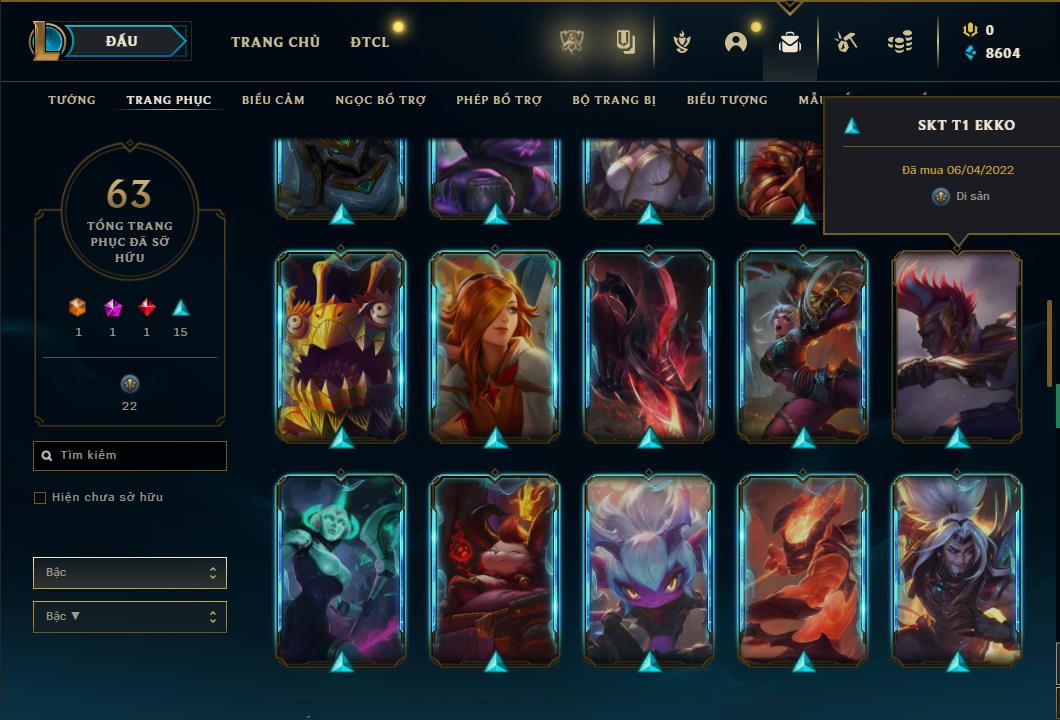Open the briefcase collection icon
Viewport: 1060px width, 720px height.
pyautogui.click(x=790, y=42)
